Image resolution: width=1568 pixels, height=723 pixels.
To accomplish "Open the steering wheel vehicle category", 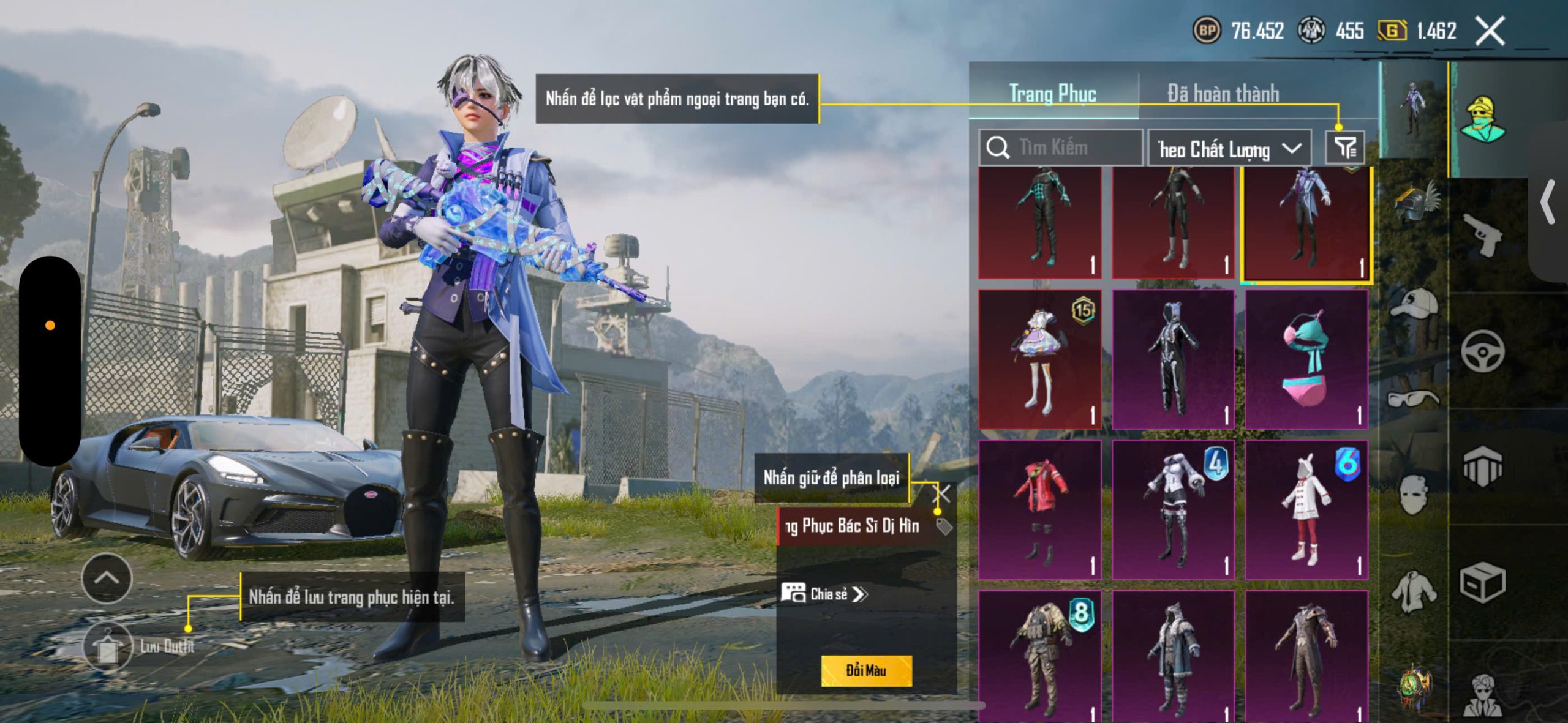I will pyautogui.click(x=1482, y=351).
